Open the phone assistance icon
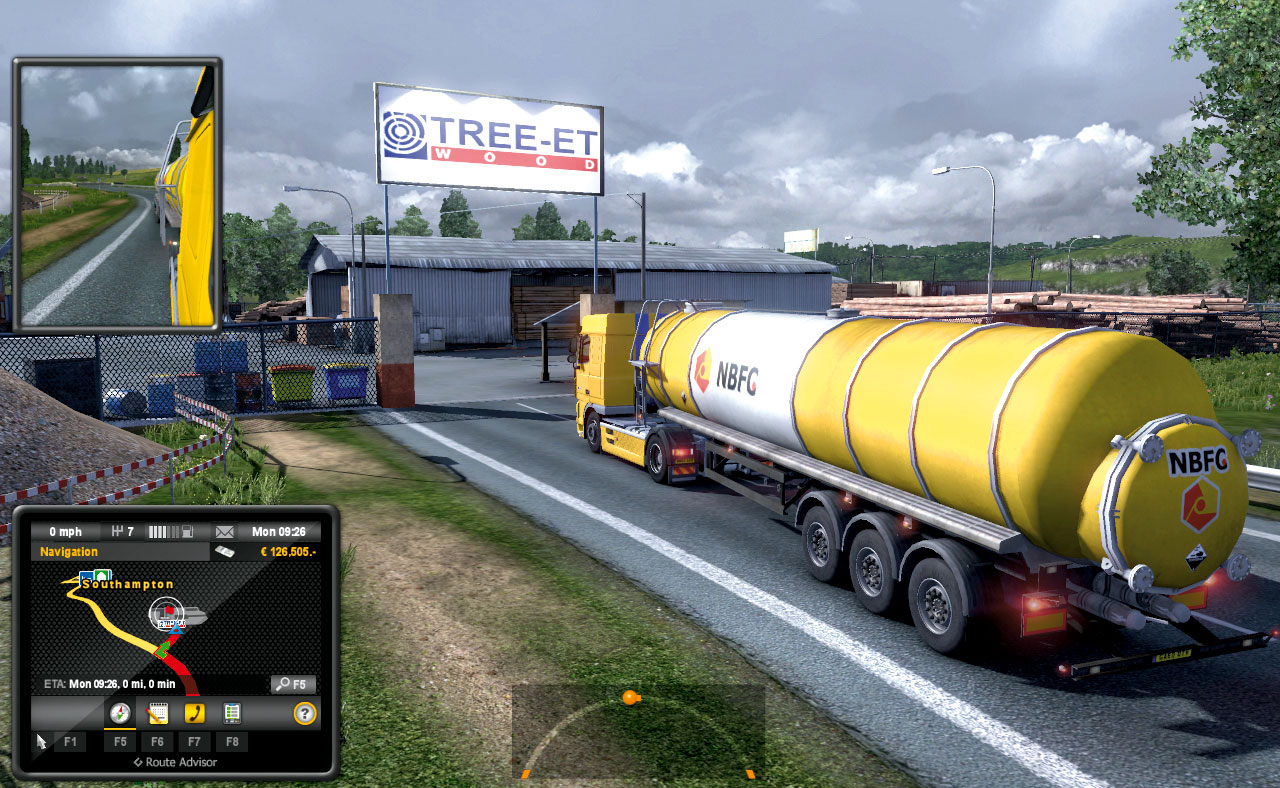1280x788 pixels. 194,712
